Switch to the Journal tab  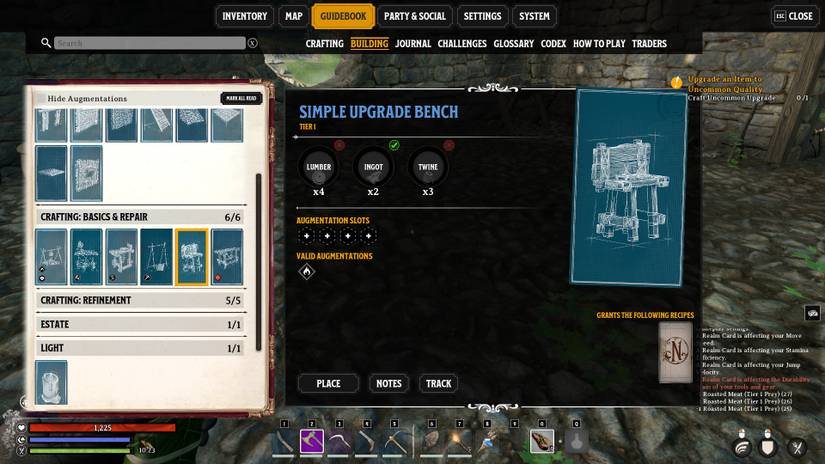[412, 44]
